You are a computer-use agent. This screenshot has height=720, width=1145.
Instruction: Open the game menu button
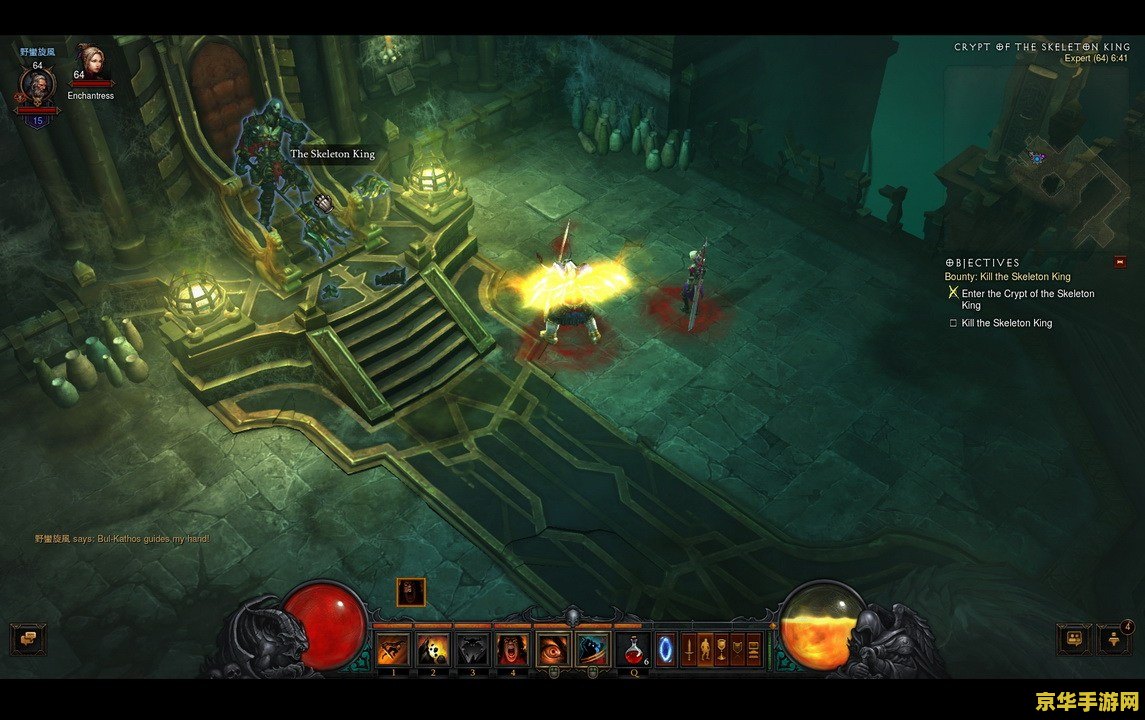[754, 650]
